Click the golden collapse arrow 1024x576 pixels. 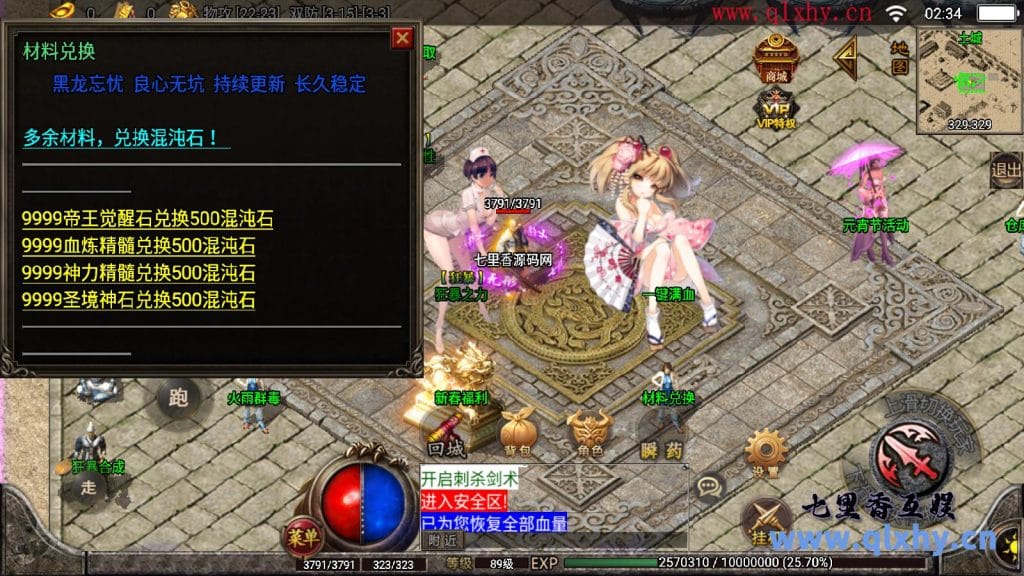point(846,58)
